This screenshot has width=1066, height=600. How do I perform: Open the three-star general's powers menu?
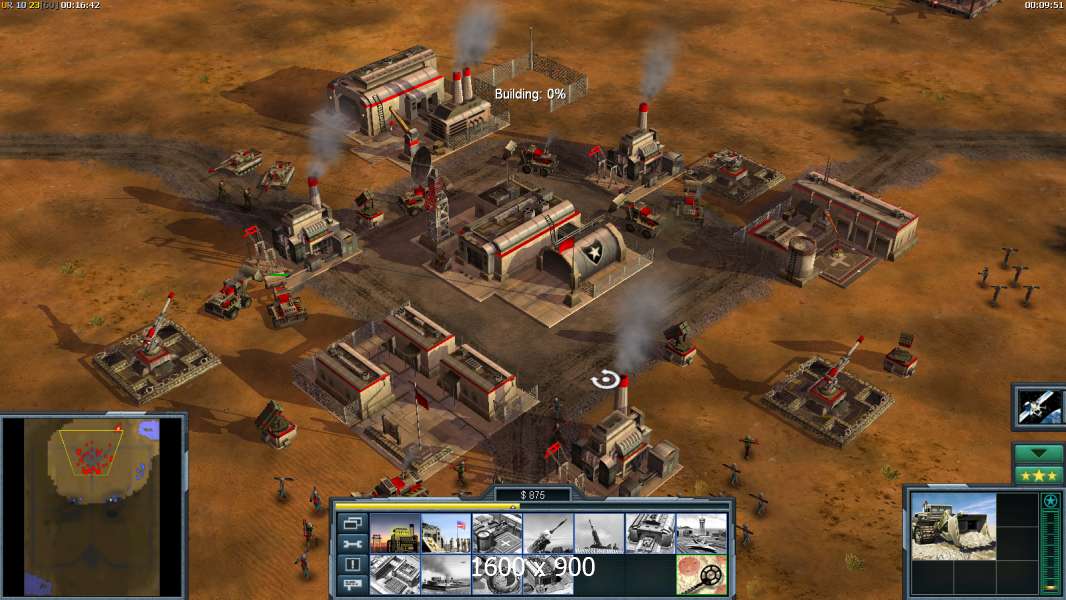click(1038, 474)
